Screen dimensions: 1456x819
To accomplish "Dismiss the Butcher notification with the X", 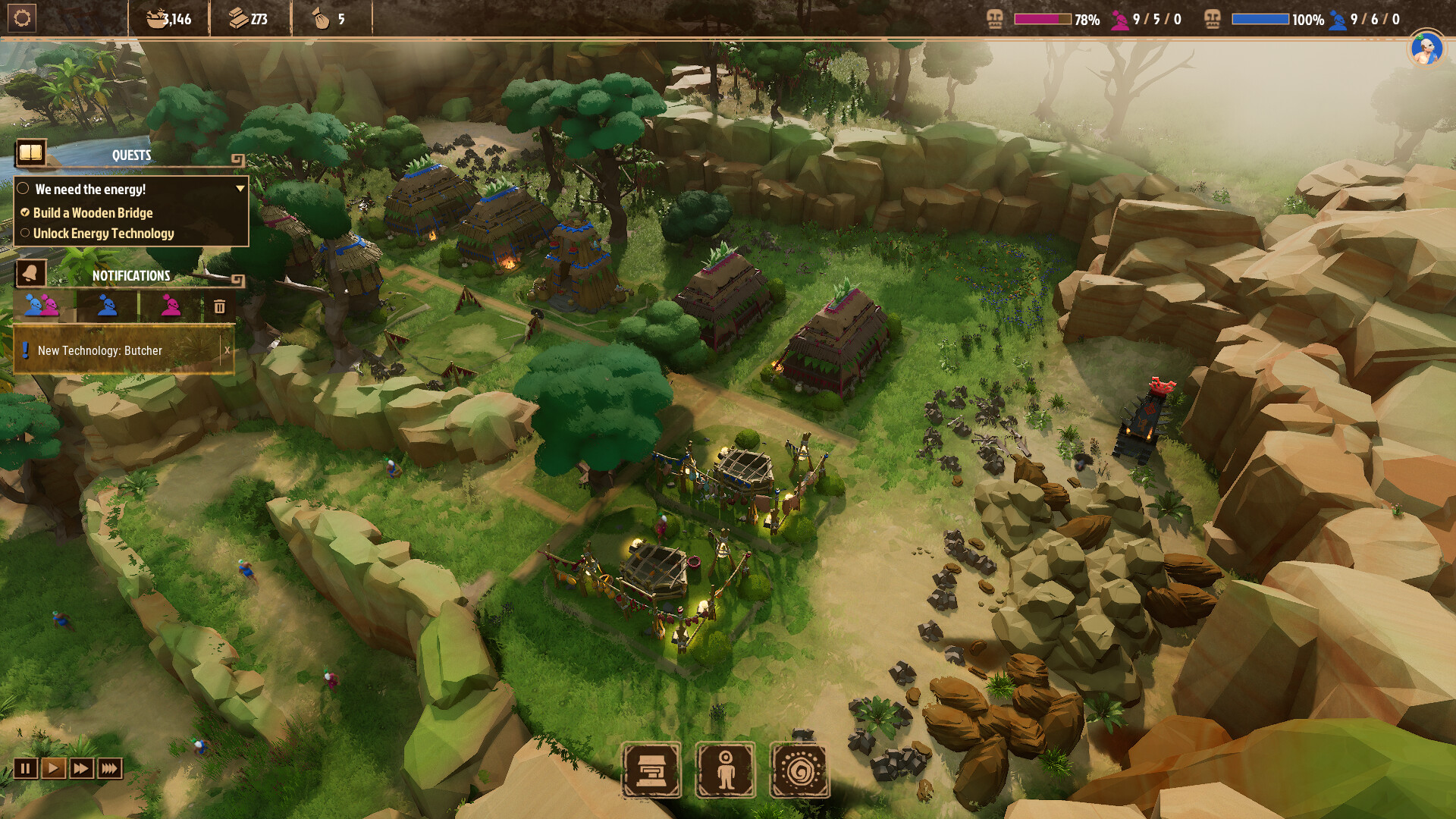I will tap(227, 350).
